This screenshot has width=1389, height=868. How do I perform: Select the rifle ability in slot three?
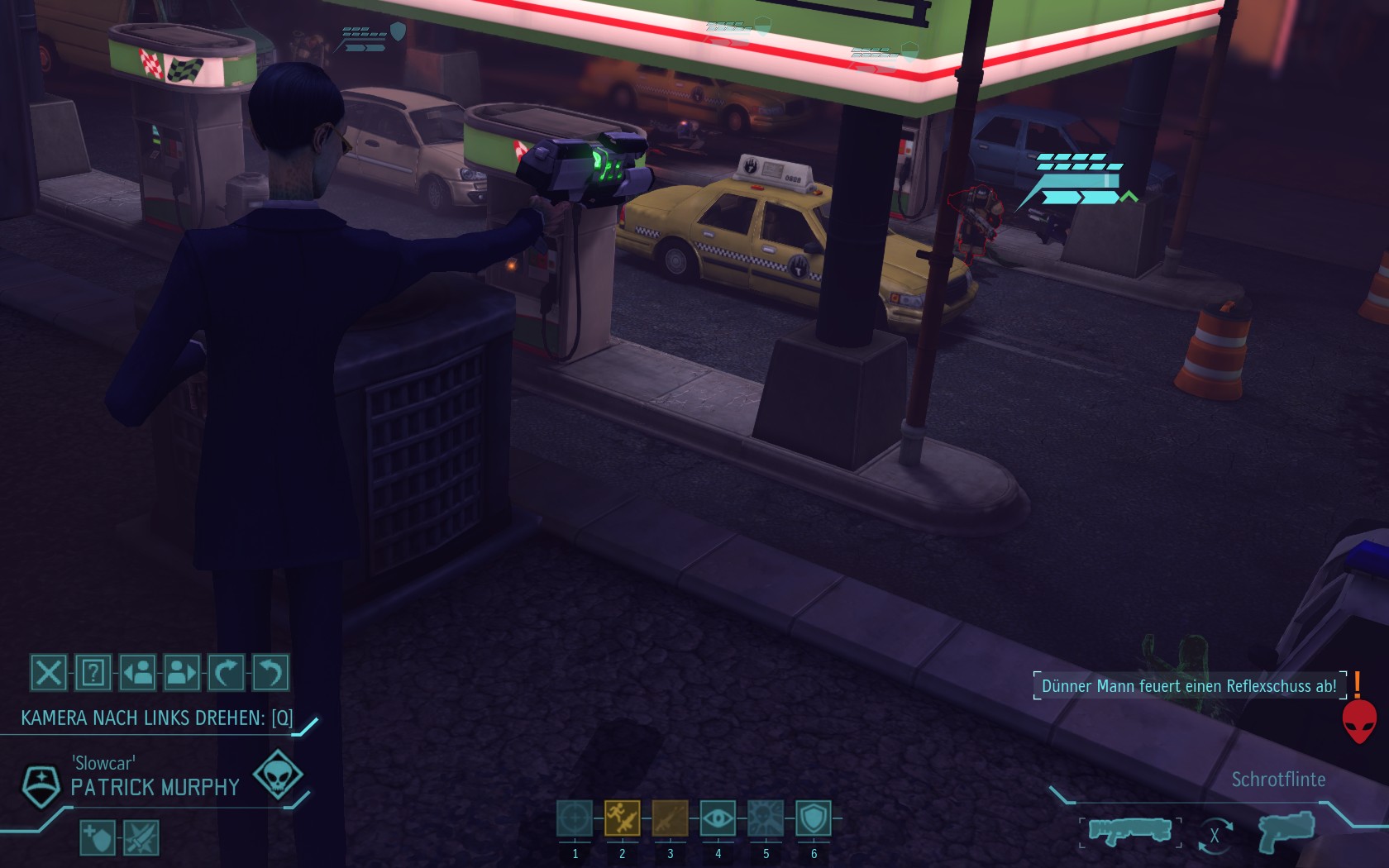(x=670, y=818)
